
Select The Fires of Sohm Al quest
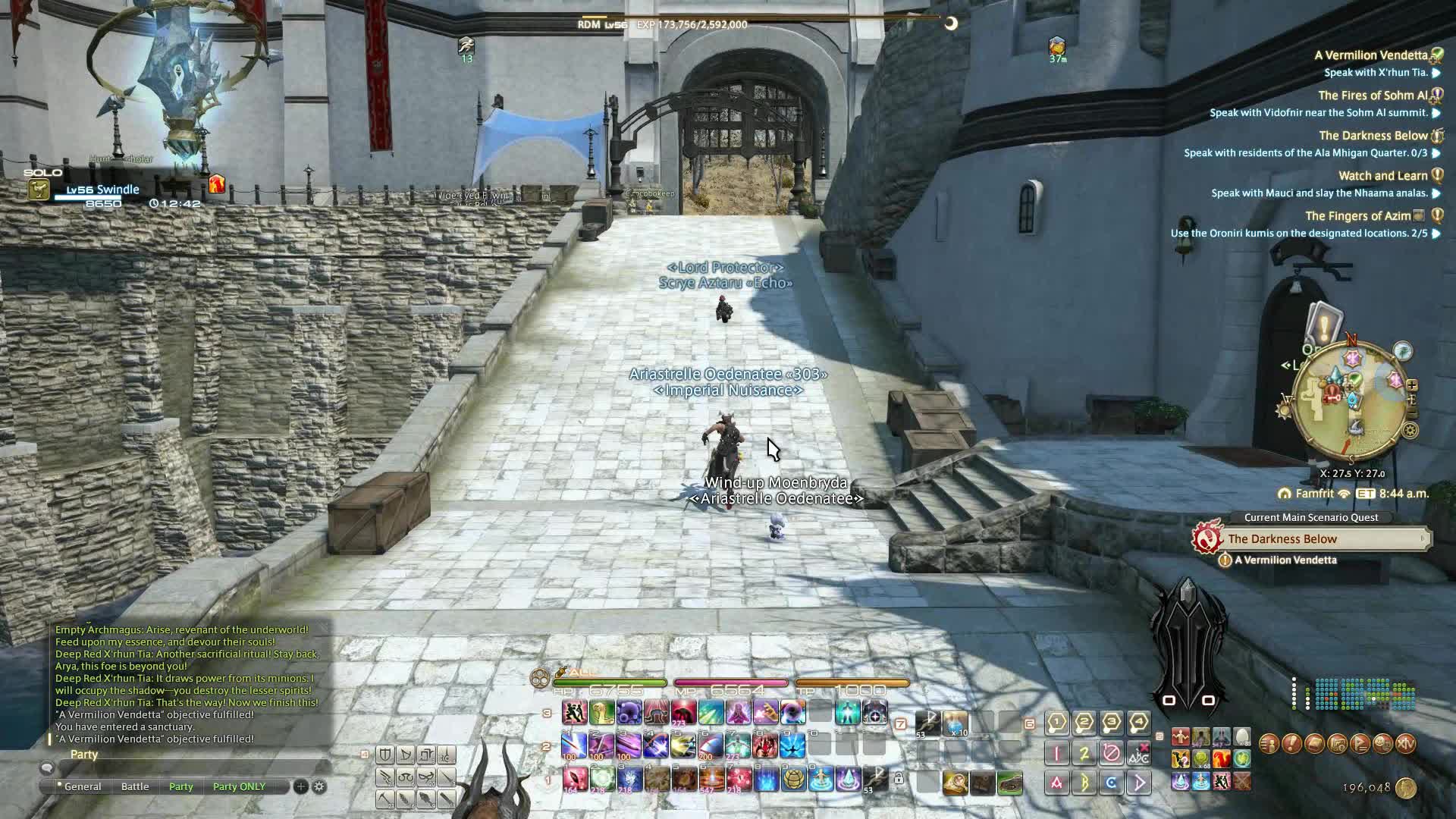point(1373,96)
